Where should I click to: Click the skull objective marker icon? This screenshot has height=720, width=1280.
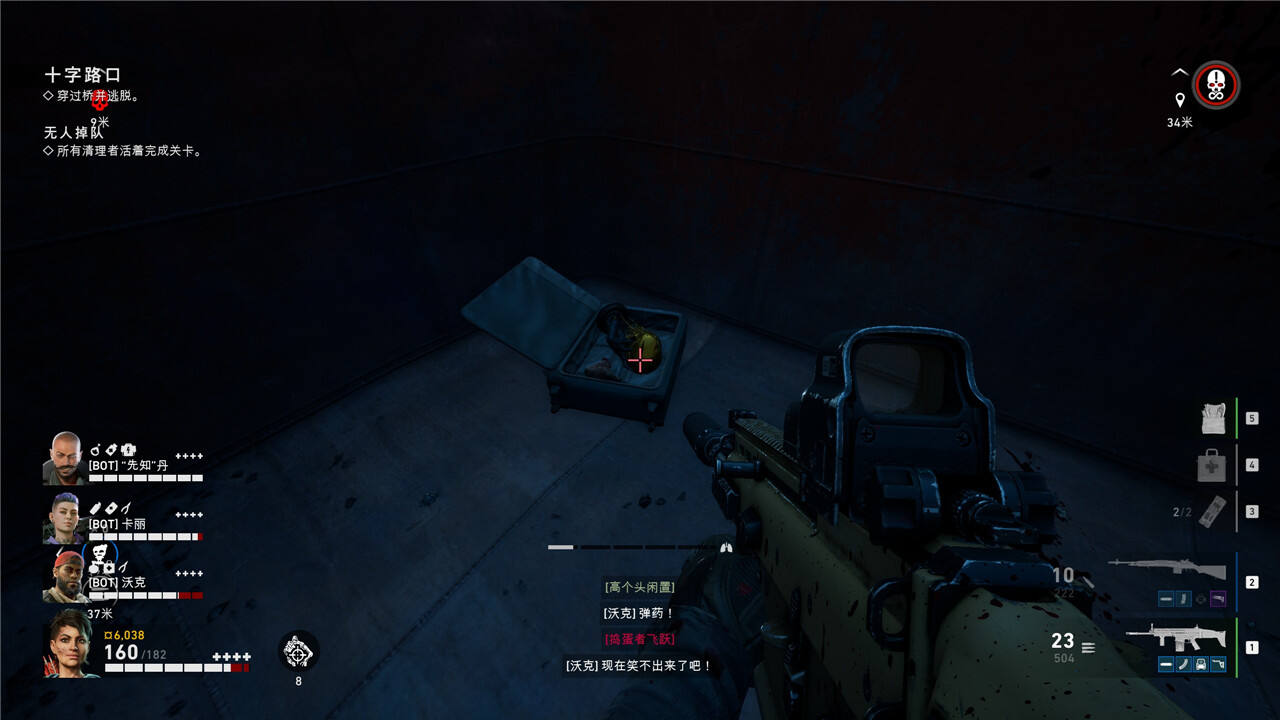point(1216,86)
